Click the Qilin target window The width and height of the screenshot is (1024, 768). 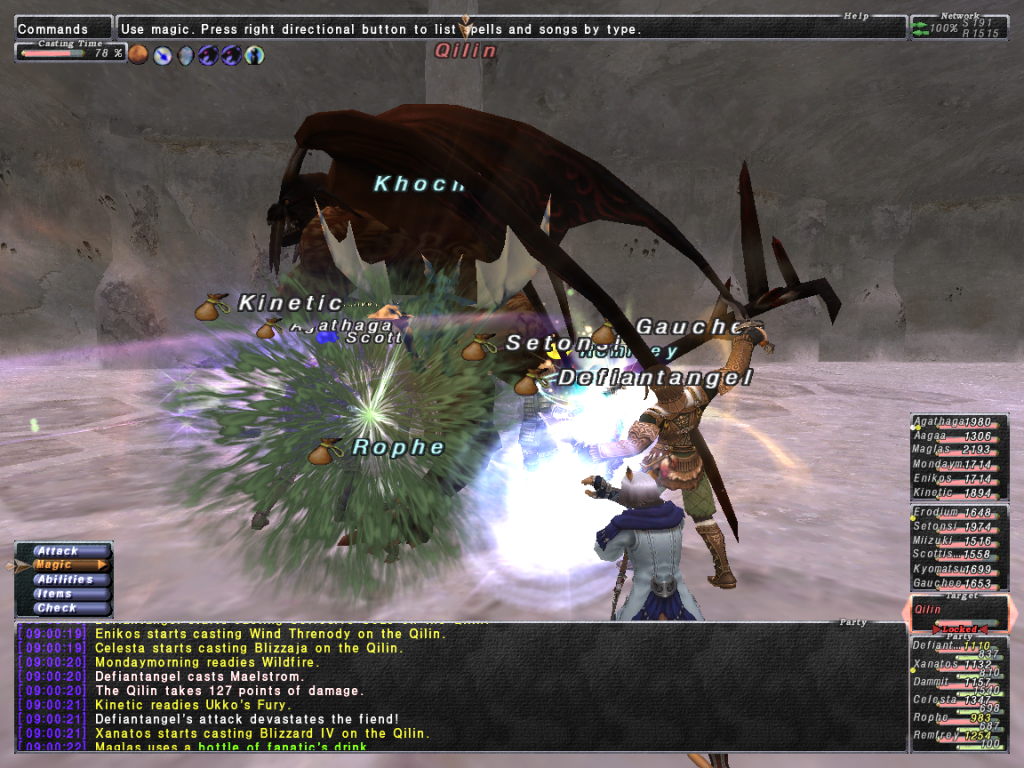(958, 610)
